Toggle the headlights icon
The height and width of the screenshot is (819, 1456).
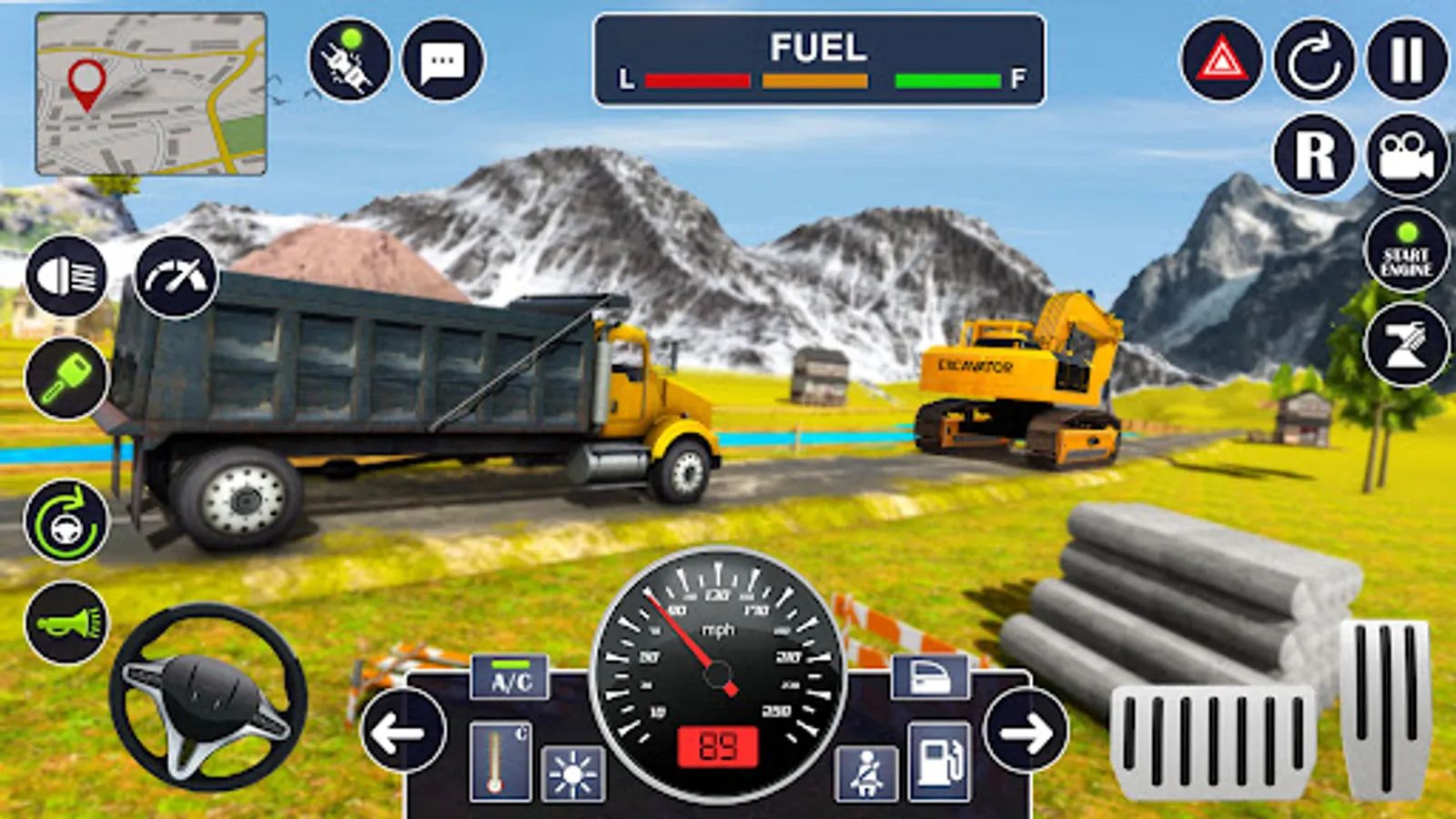click(66, 275)
